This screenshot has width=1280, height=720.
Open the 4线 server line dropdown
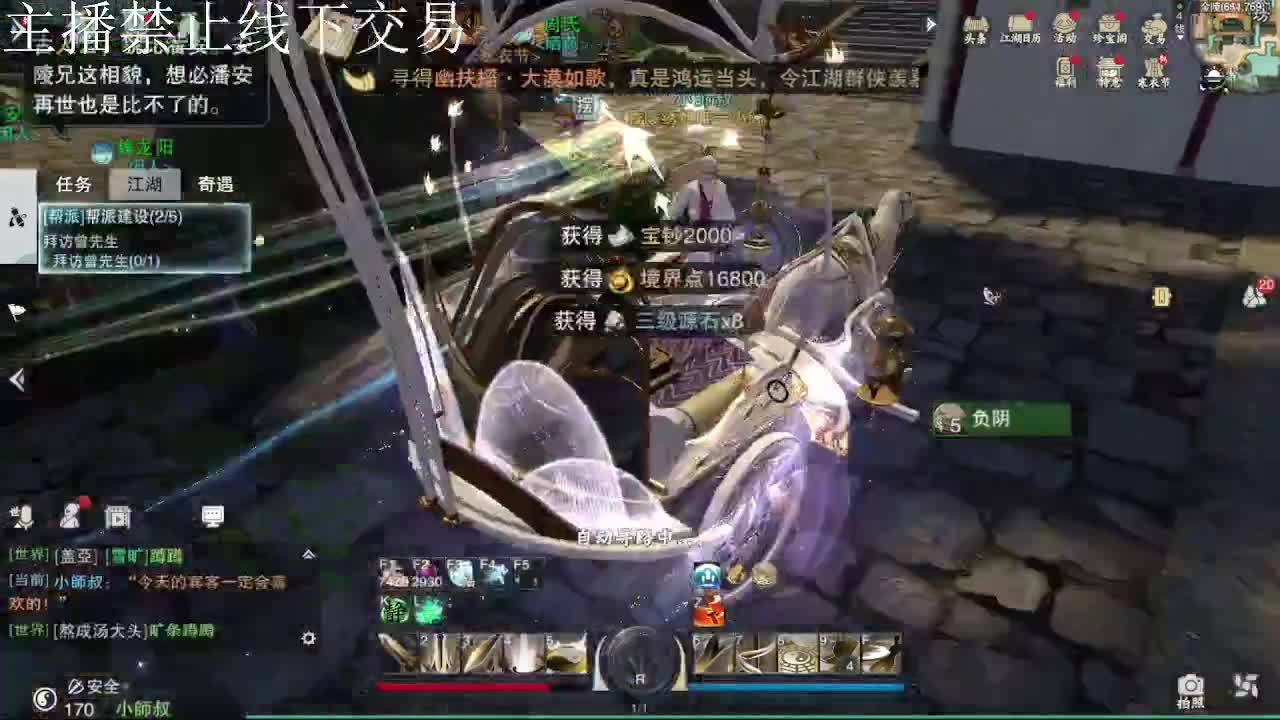click(x=1180, y=27)
